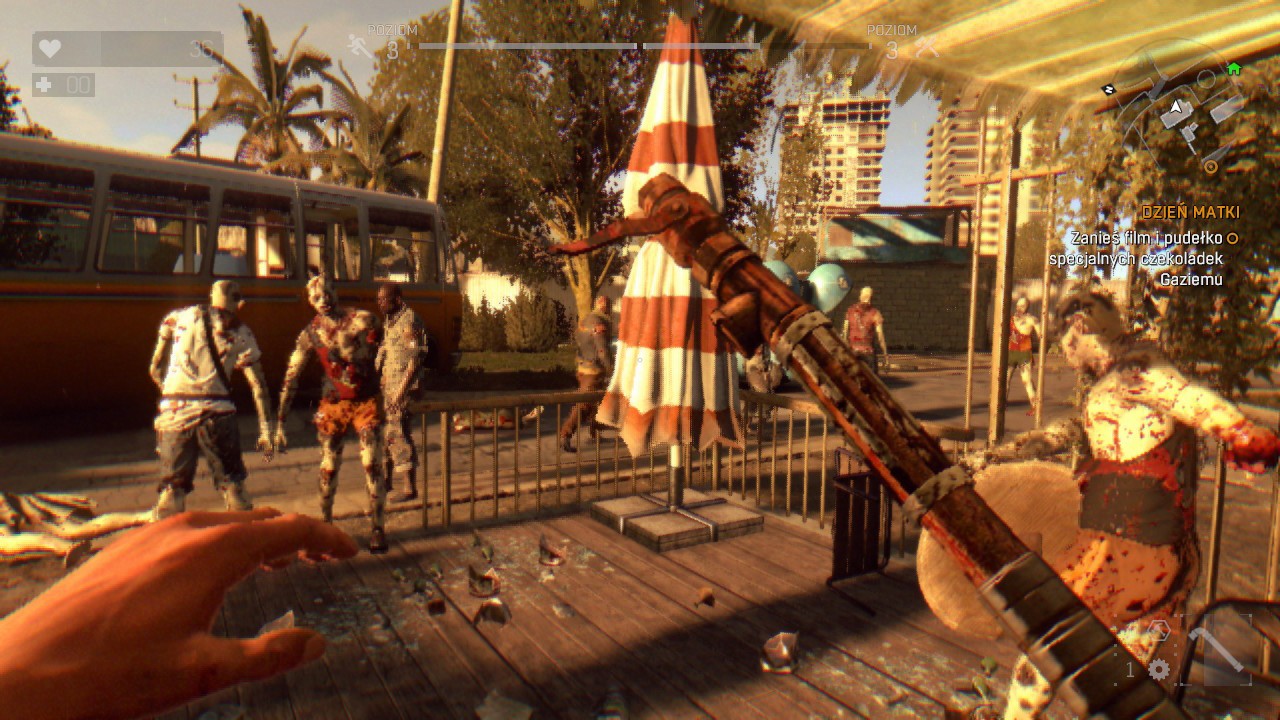This screenshot has height=720, width=1280.
Task: Select the north compass marker on minimap
Action: pos(1109,89)
